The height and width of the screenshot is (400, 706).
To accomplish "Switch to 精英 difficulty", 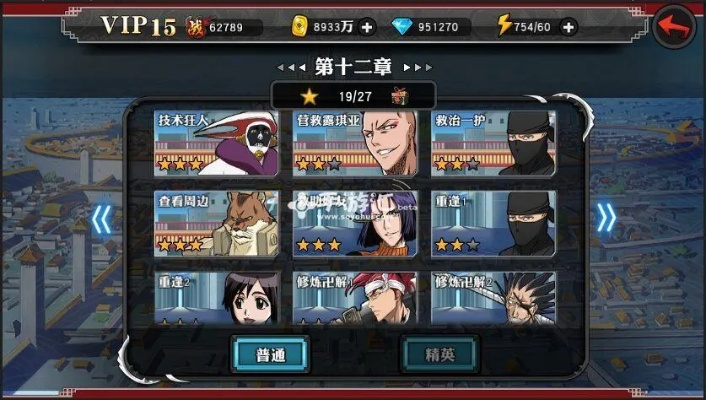I will pyautogui.click(x=439, y=354).
